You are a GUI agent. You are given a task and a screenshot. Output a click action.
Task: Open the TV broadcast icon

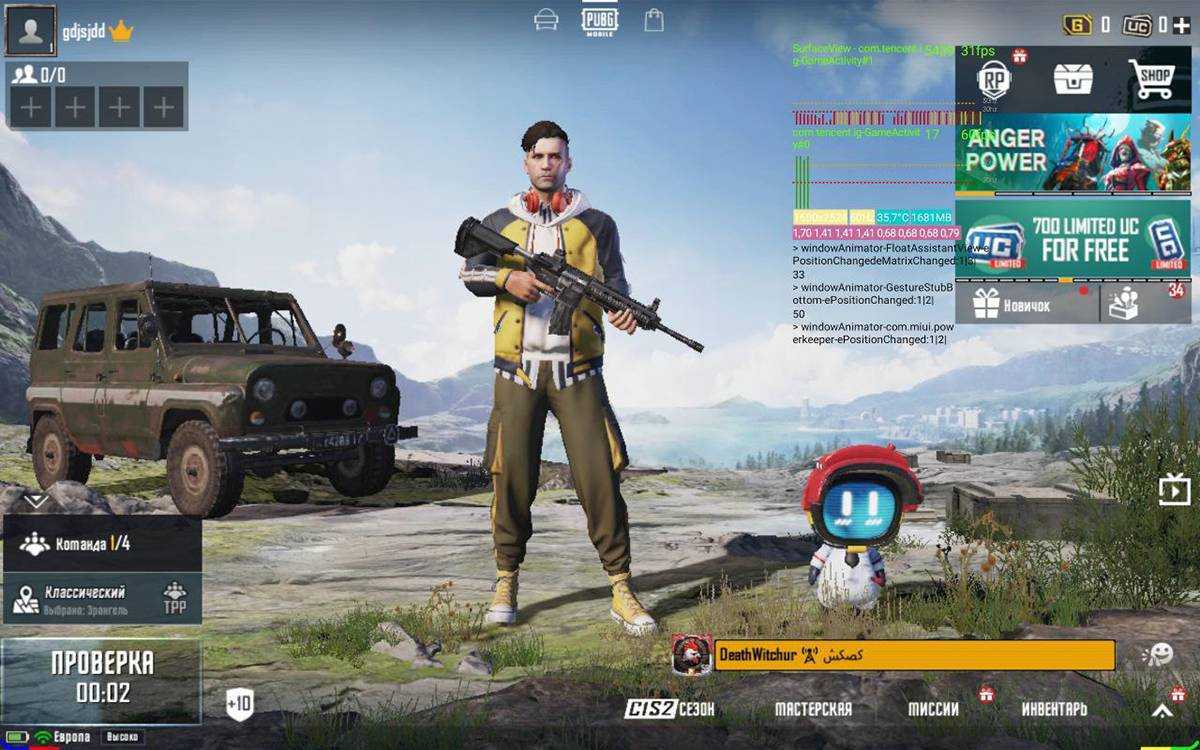[x=1173, y=490]
